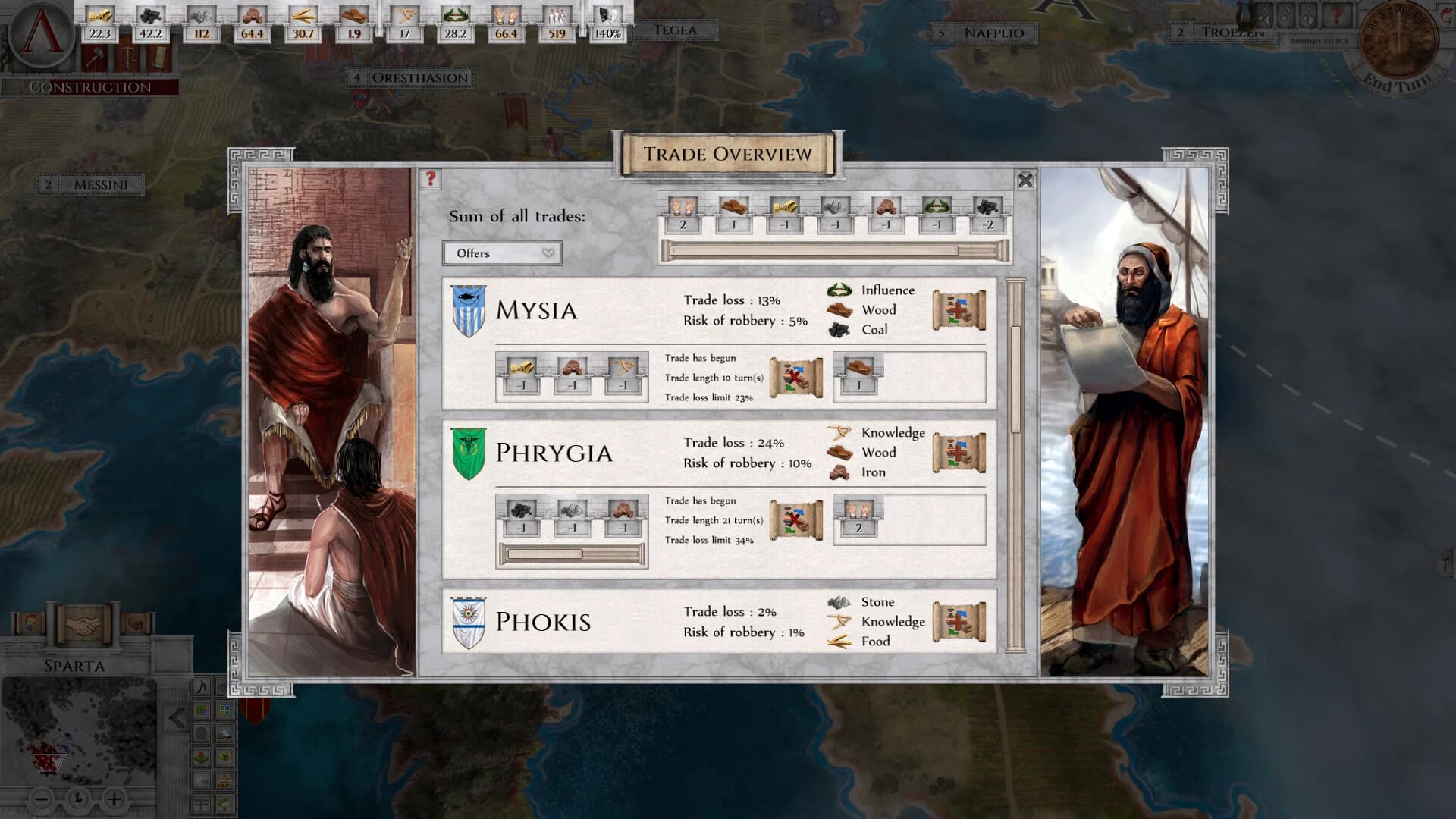The width and height of the screenshot is (1456, 819).
Task: Click Mysia's blue shield emblem
Action: click(x=469, y=311)
